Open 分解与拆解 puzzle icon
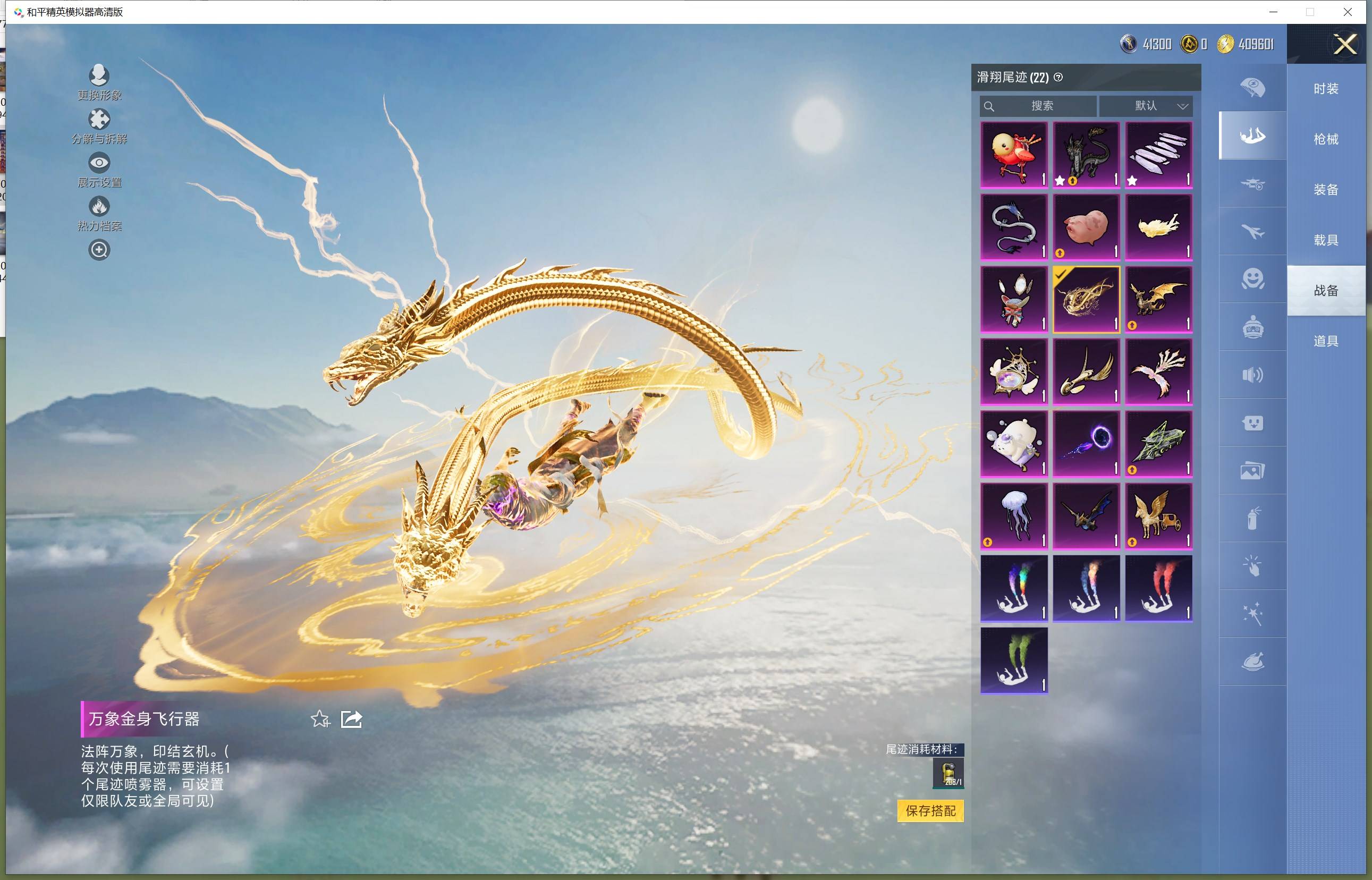Viewport: 1372px width, 880px height. (x=99, y=120)
